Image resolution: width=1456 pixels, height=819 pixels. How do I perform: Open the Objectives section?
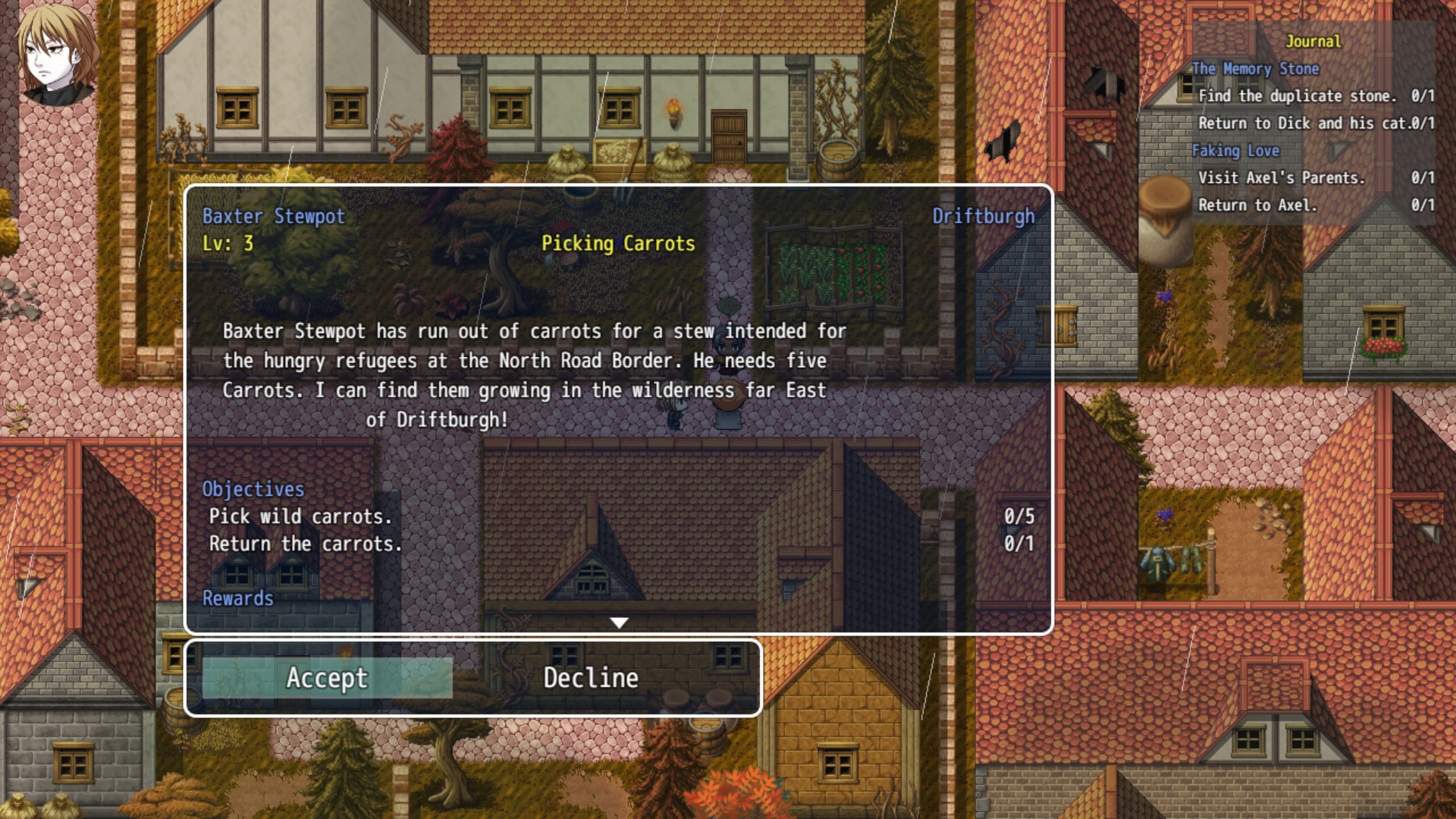pyautogui.click(x=253, y=489)
